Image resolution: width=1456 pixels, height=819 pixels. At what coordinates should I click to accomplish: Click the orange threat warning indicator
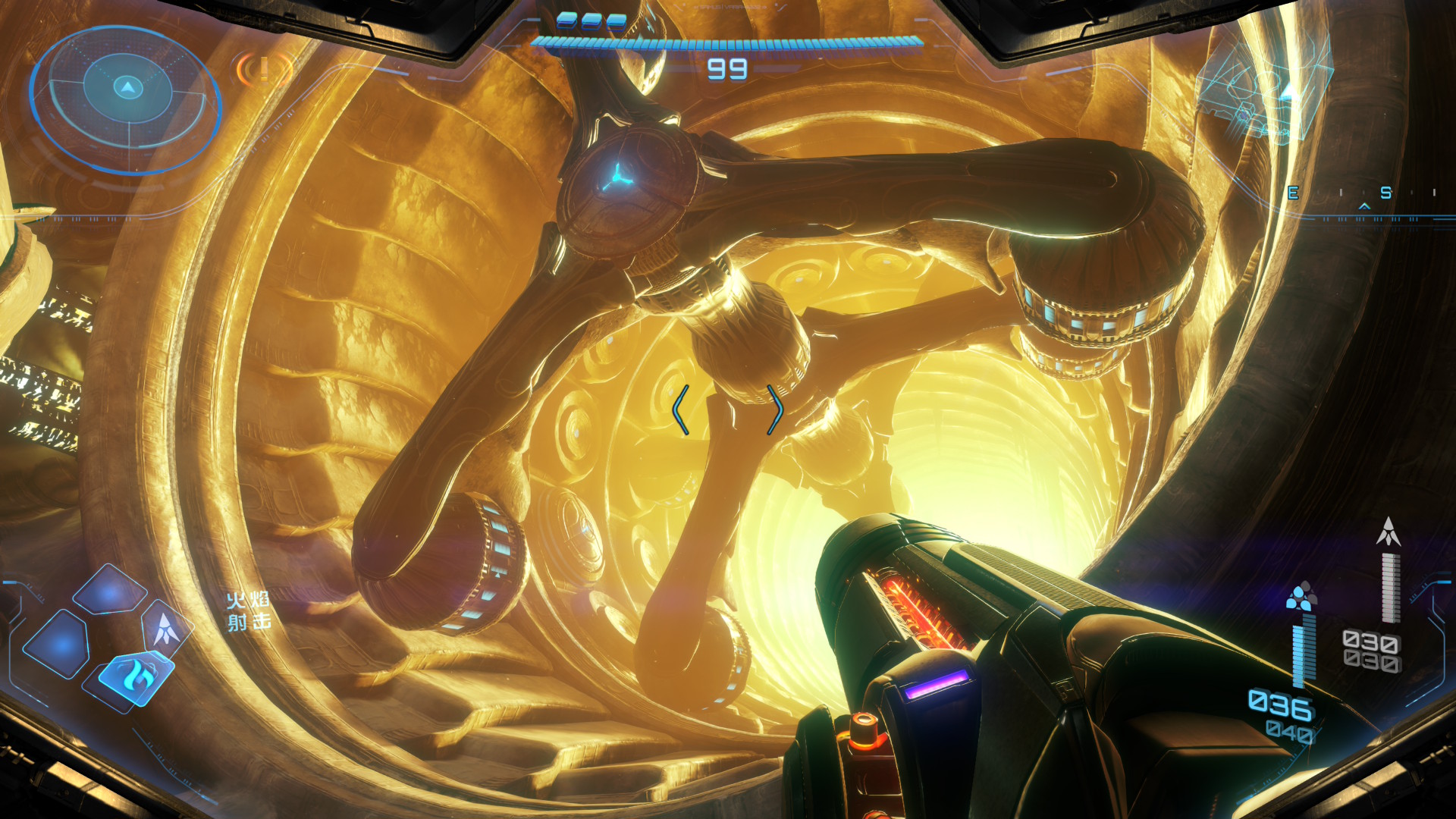(x=263, y=71)
